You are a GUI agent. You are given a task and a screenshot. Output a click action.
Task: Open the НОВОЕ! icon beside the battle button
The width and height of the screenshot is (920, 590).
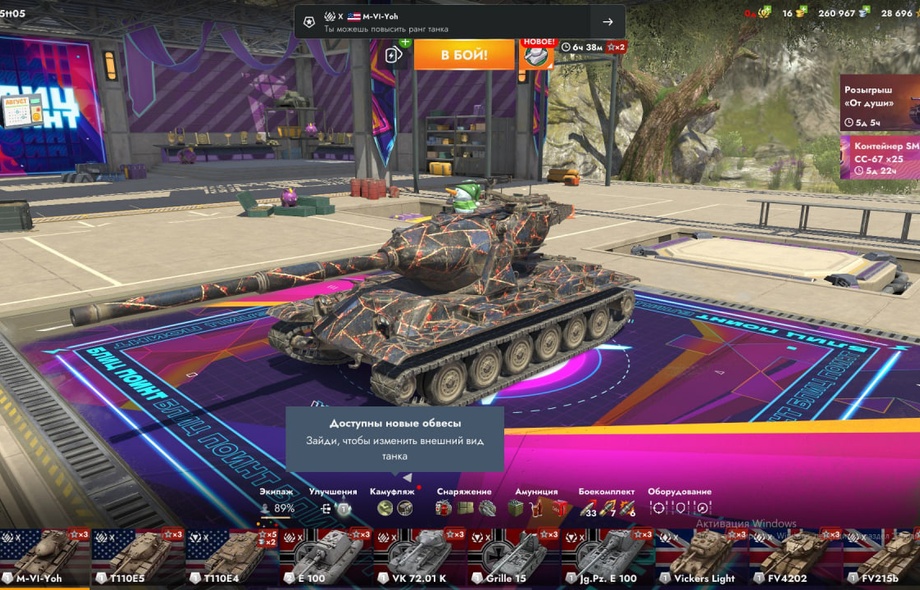click(x=538, y=54)
